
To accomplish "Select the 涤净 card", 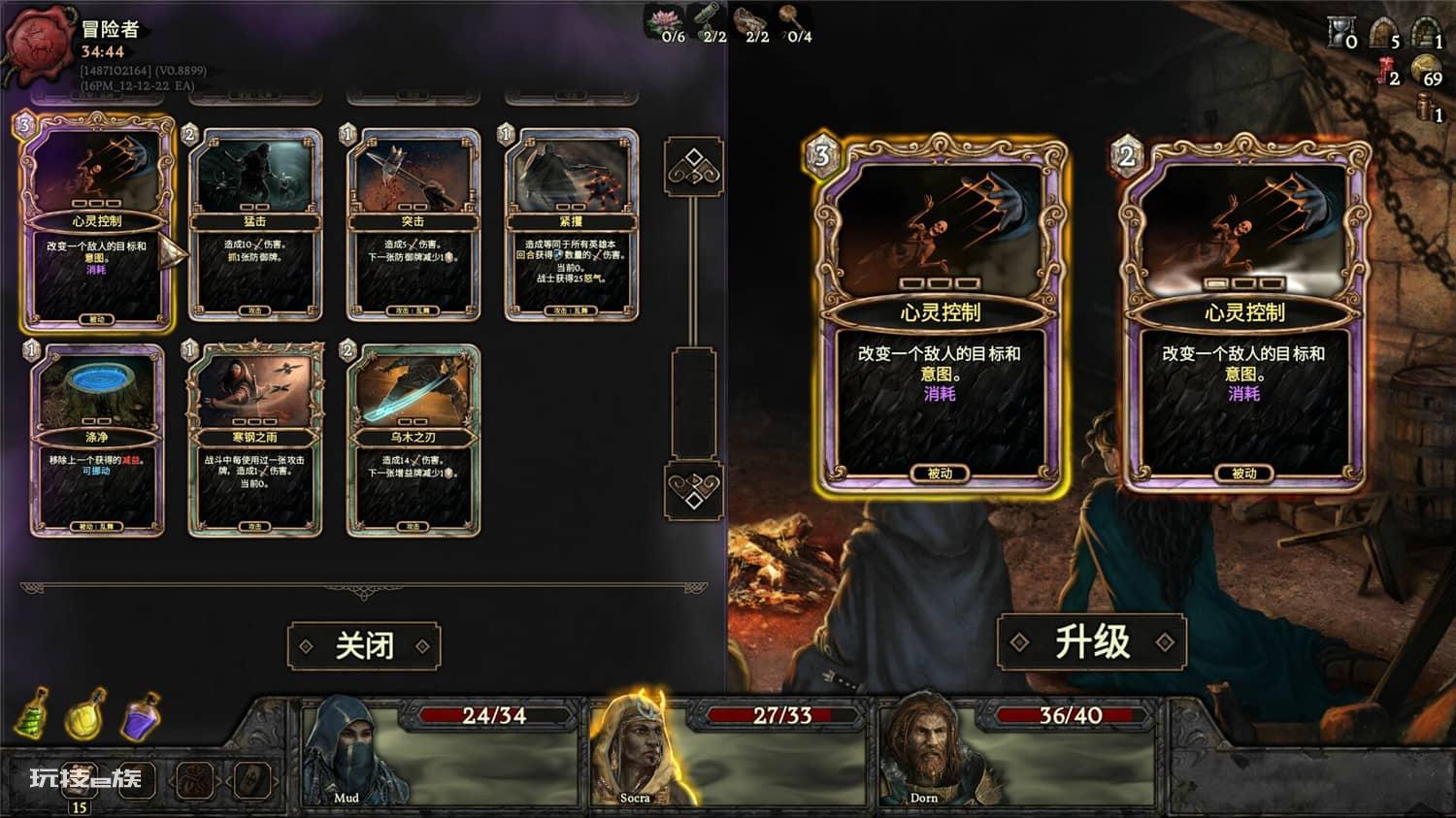I will click(97, 440).
